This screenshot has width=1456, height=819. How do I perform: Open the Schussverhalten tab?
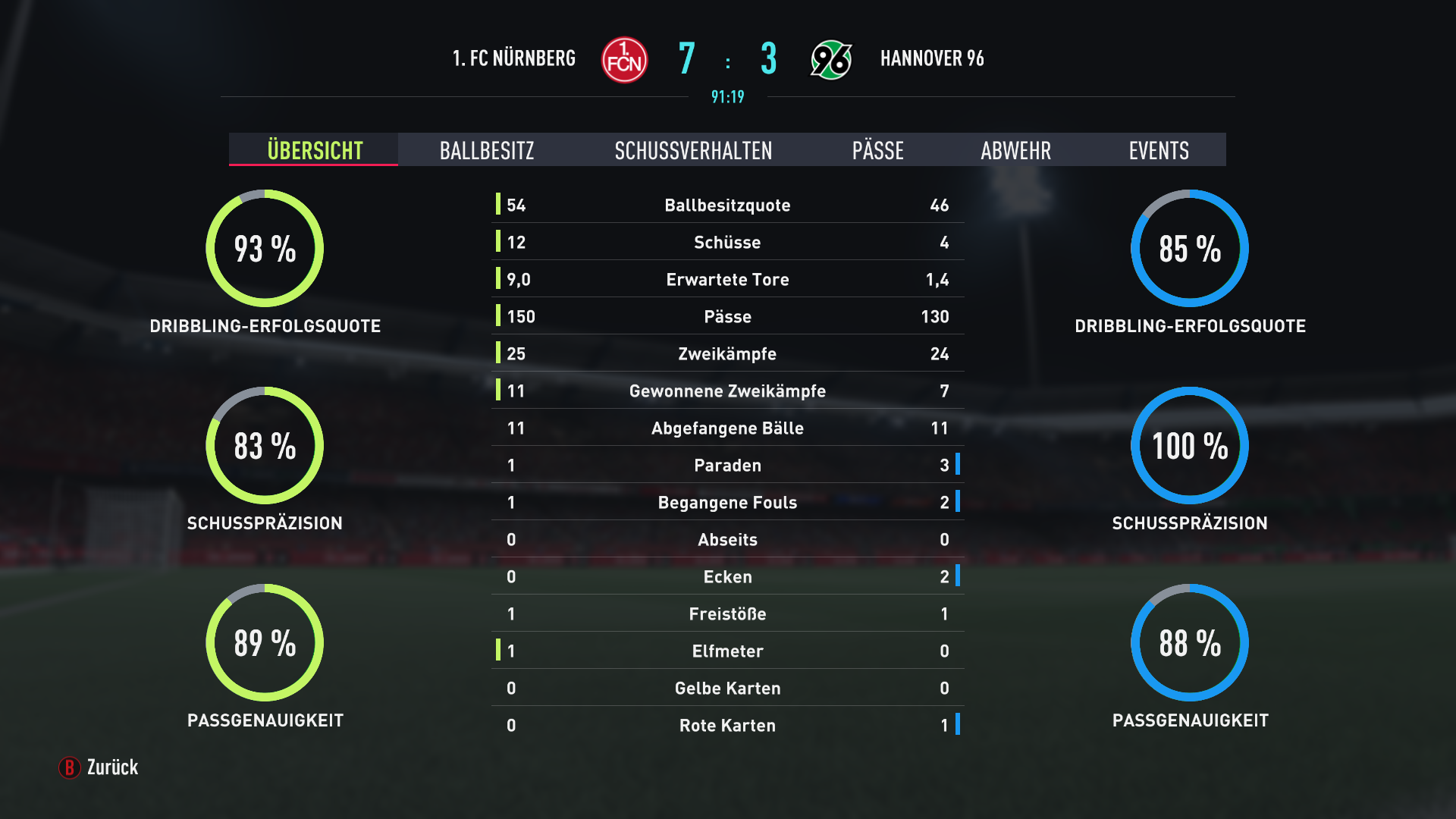coord(693,150)
